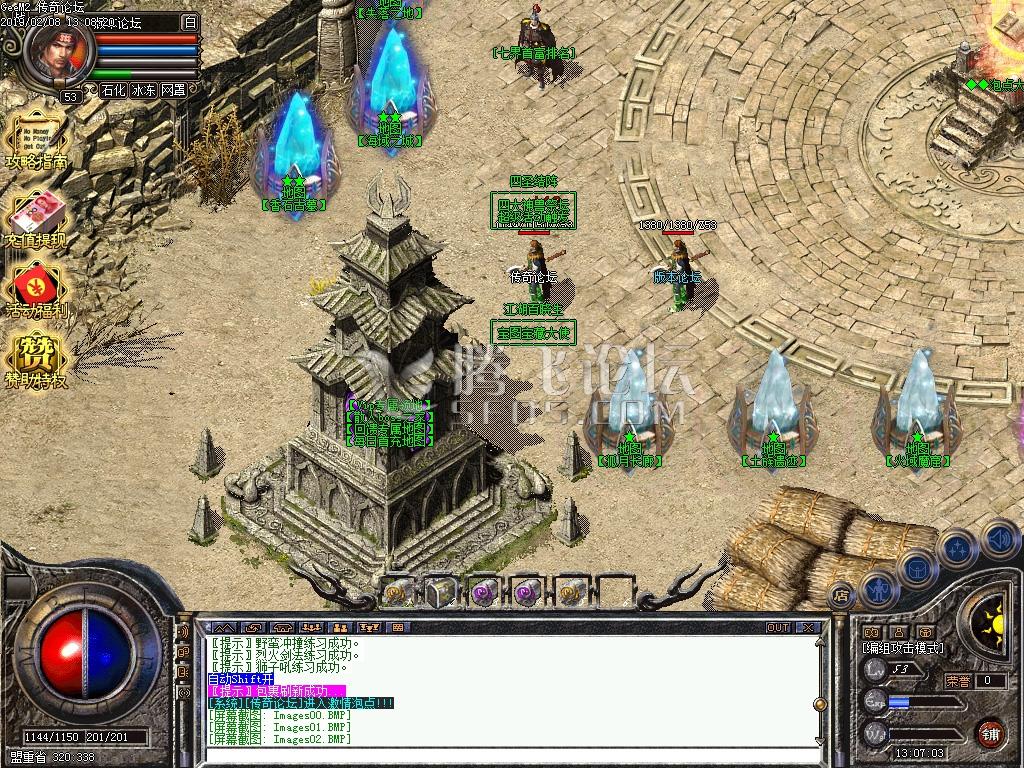1024x768 pixels.
Task: Open the skills sparkle round button
Action: click(x=958, y=549)
